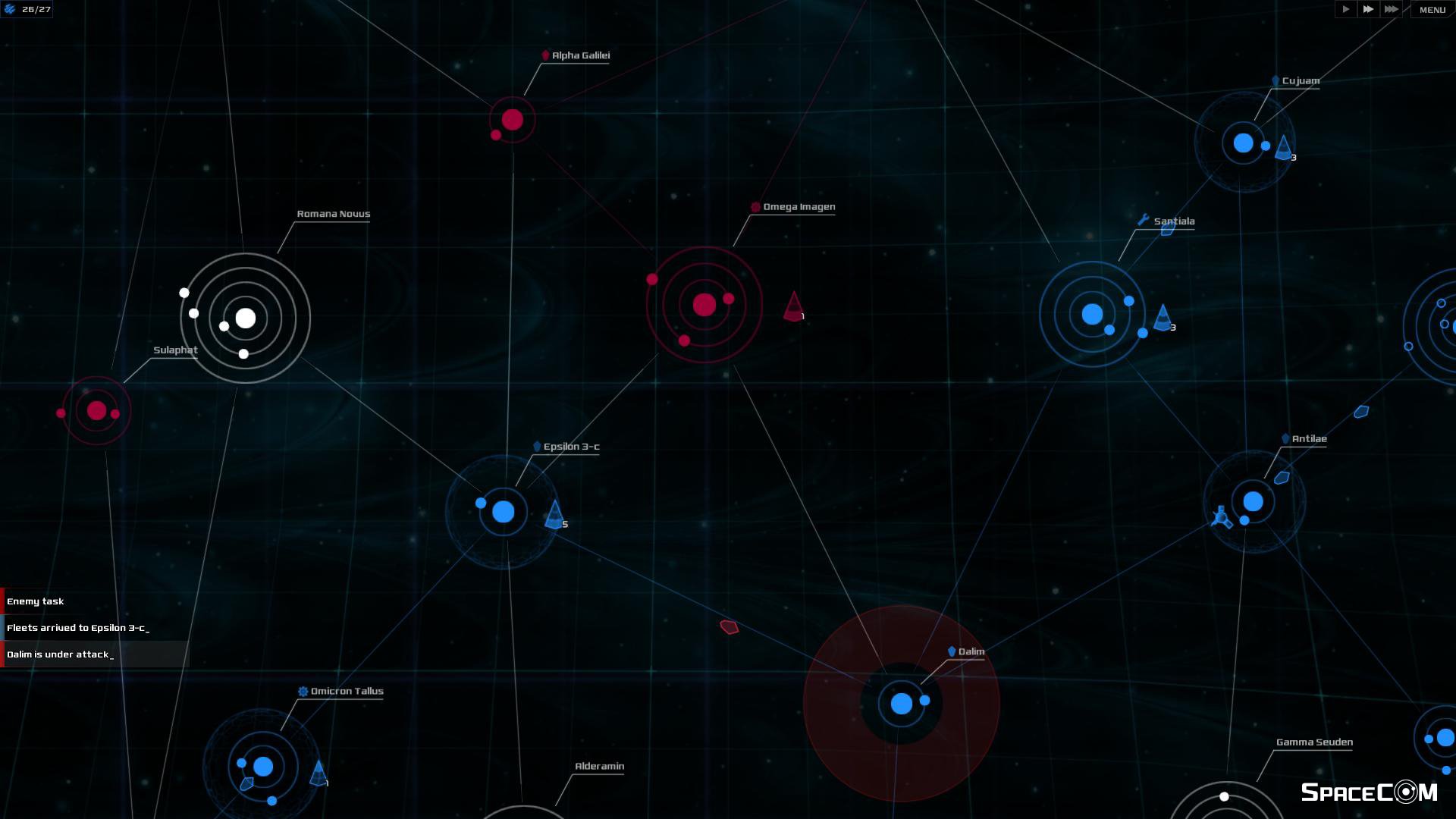Select the enemy system Alpha Galilei
The image size is (1456, 819).
512,118
